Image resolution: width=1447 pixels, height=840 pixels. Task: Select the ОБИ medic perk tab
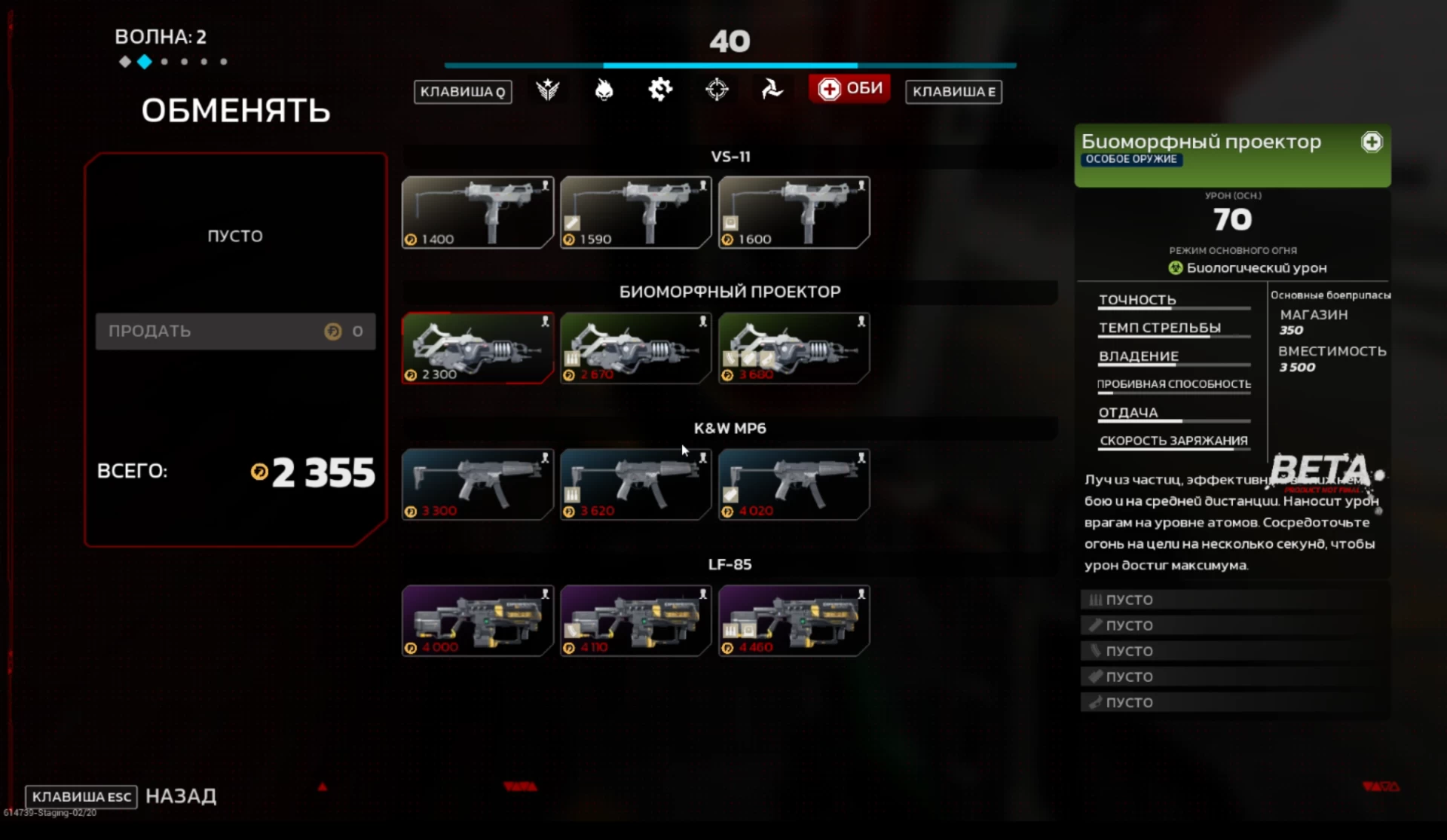click(x=850, y=89)
